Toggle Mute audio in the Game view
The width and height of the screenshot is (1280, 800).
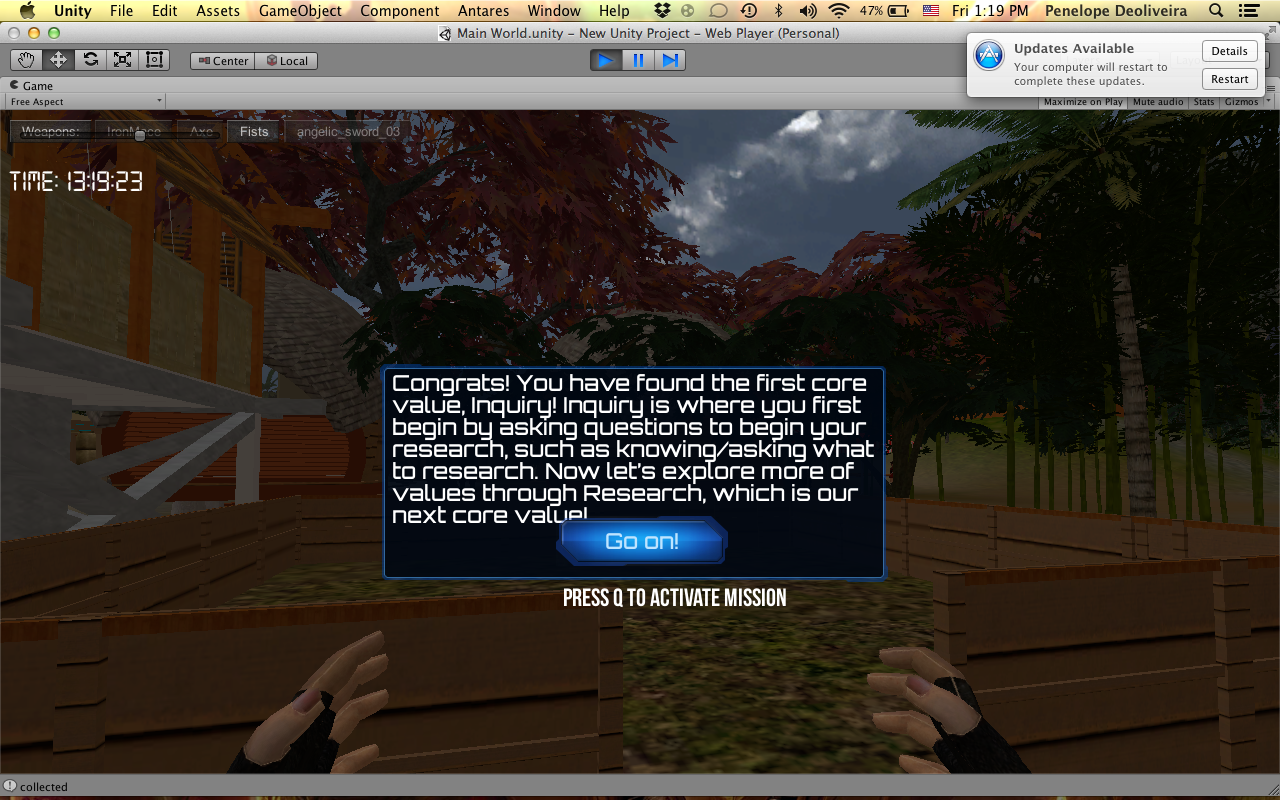pos(1158,102)
